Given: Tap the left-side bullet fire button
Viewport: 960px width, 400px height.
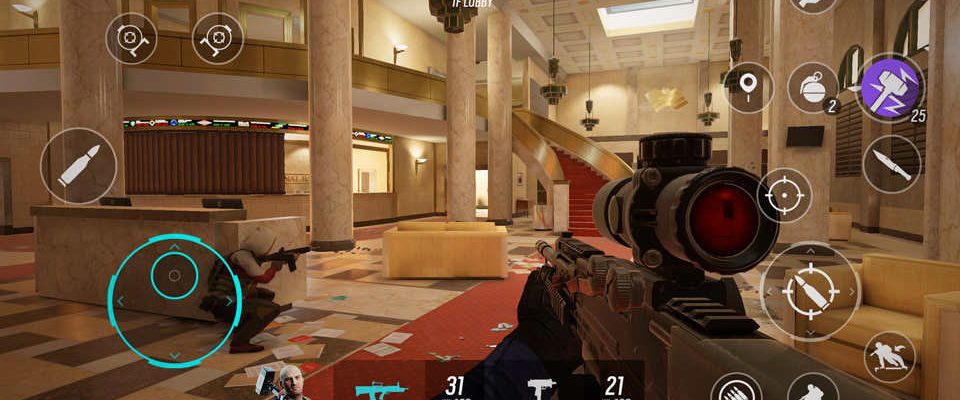Looking at the screenshot, I should pos(79,165).
